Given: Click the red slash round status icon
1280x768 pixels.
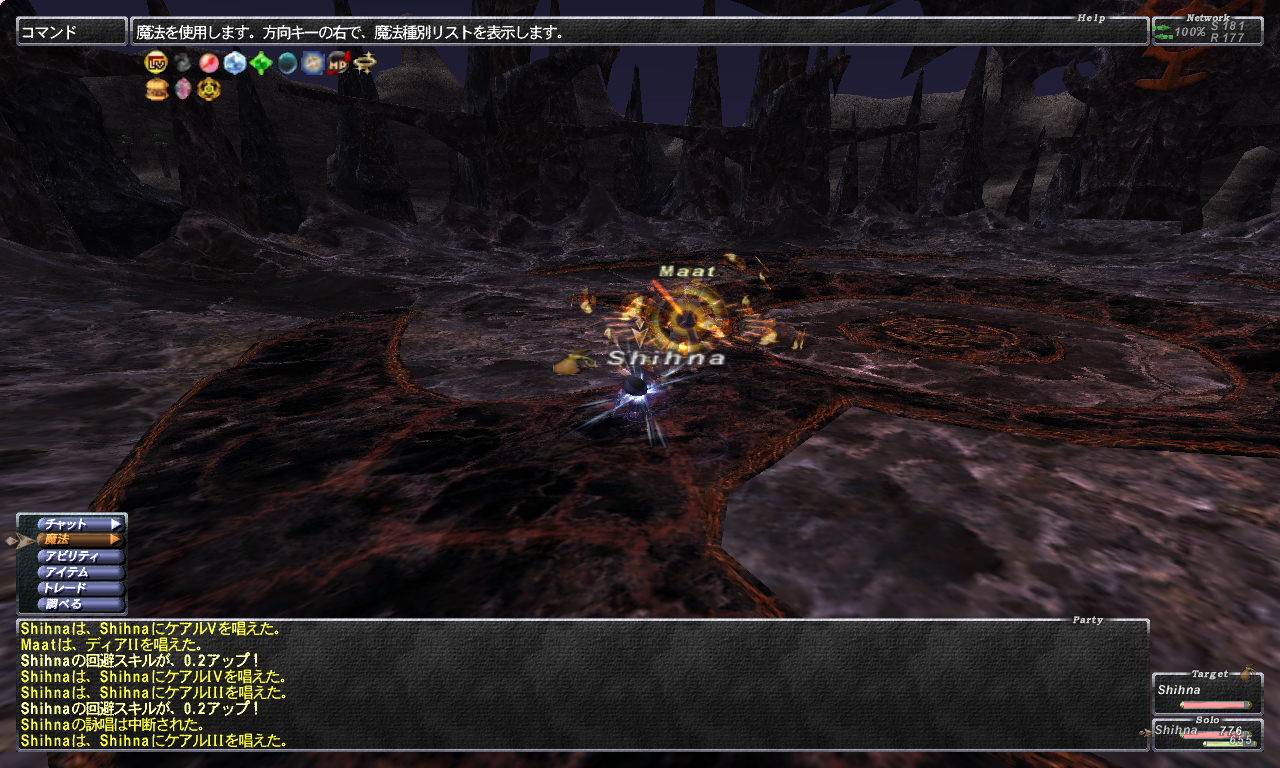Looking at the screenshot, I should click(208, 63).
